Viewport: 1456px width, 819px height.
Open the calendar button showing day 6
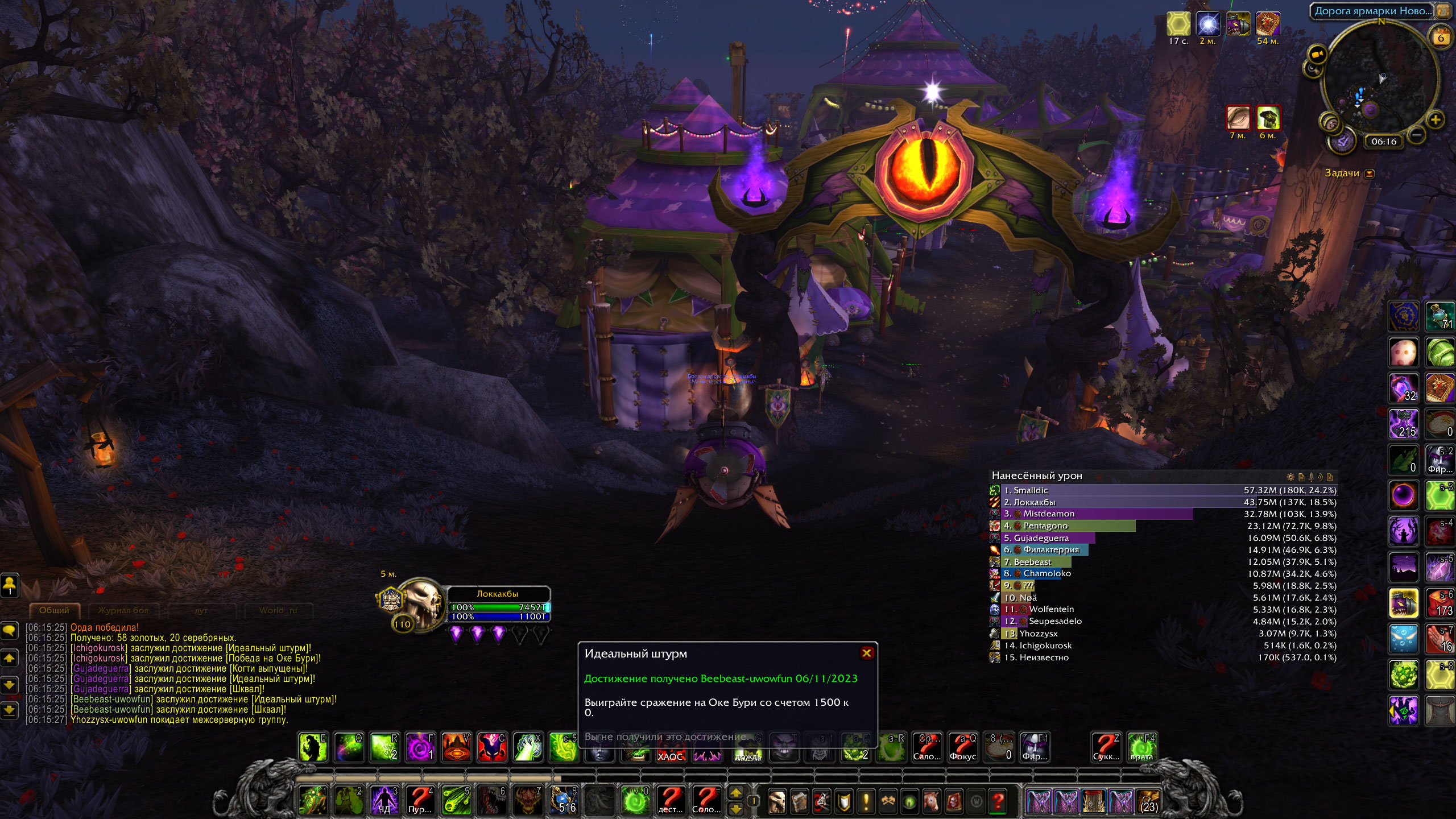coord(1441,38)
